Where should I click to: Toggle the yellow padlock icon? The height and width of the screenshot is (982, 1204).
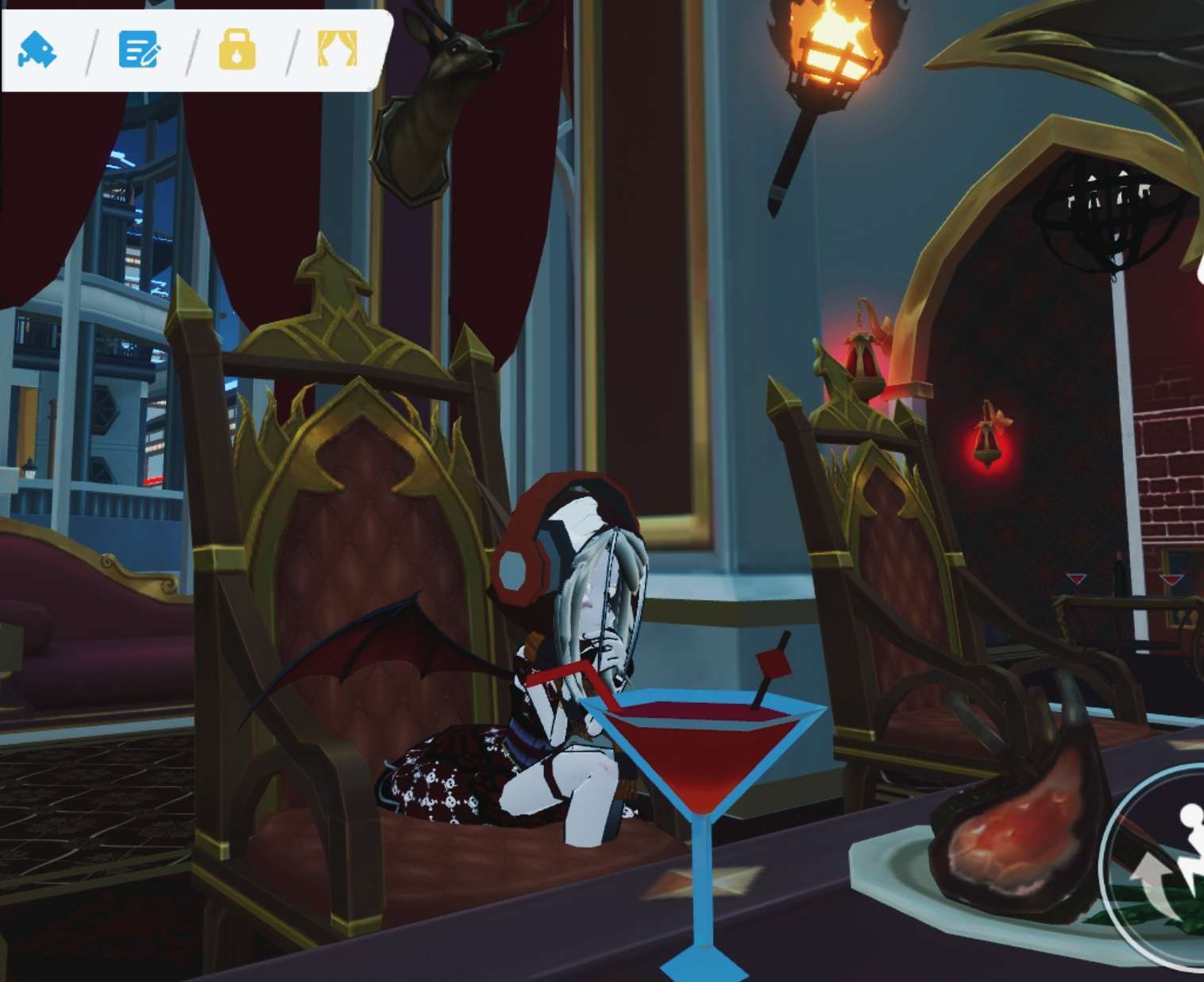[237, 49]
